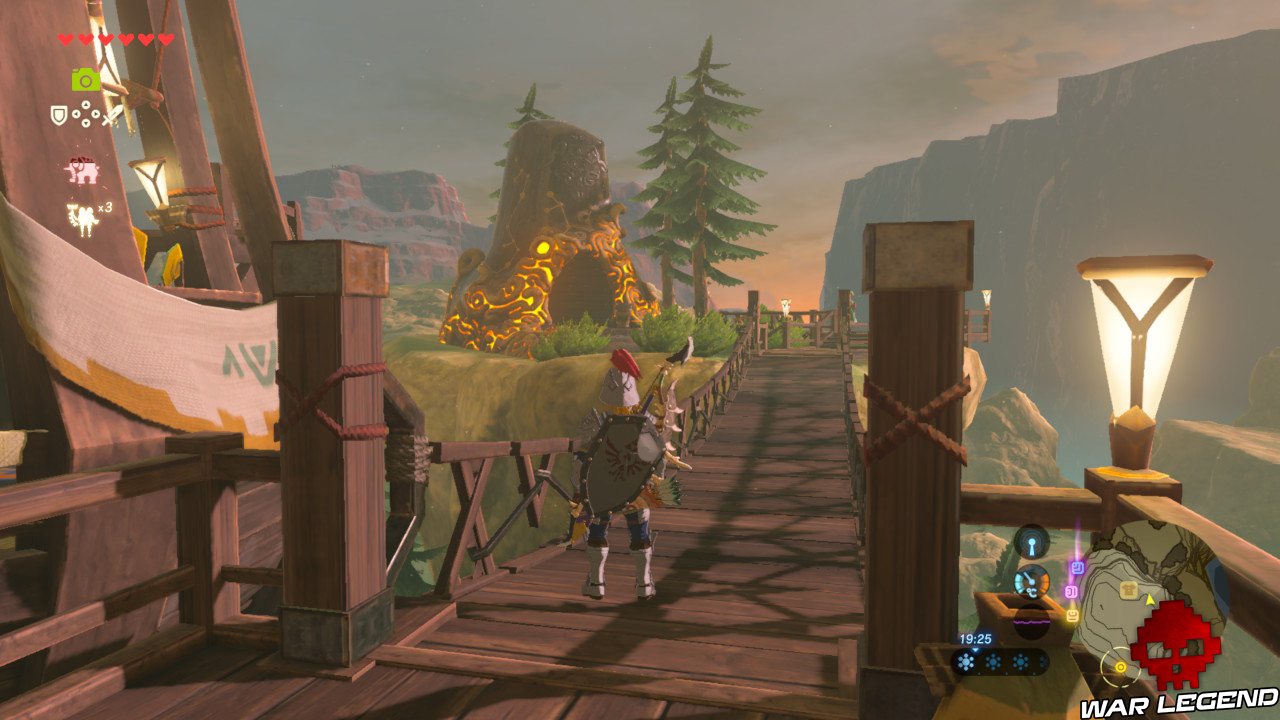Select the camera rune icon
Image resolution: width=1280 pixels, height=720 pixels.
[84, 79]
